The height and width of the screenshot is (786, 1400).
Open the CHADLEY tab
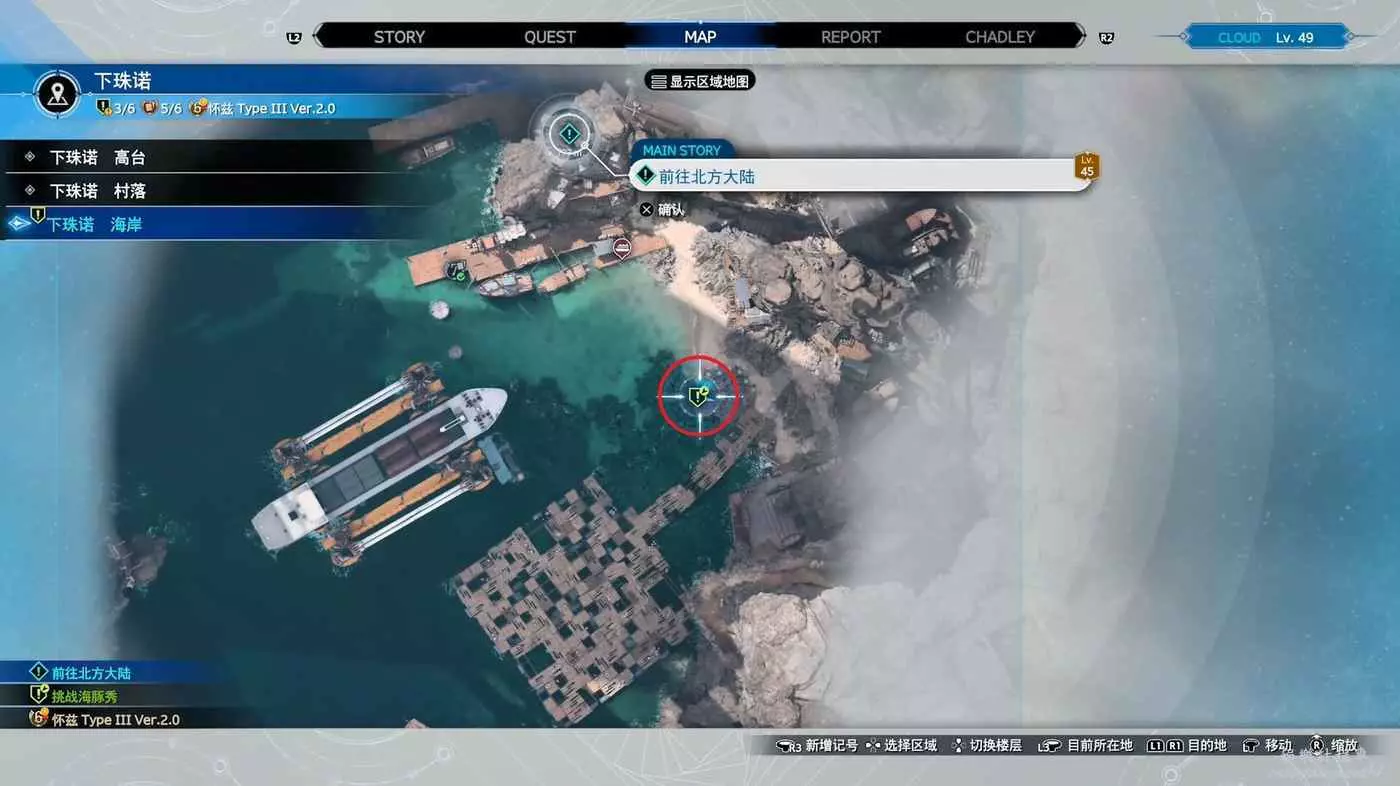[1000, 37]
